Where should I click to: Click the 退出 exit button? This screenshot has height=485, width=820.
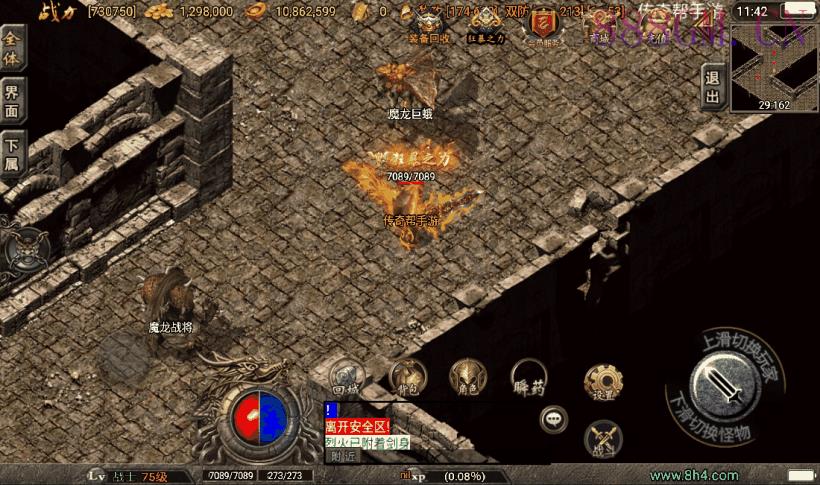[x=712, y=87]
